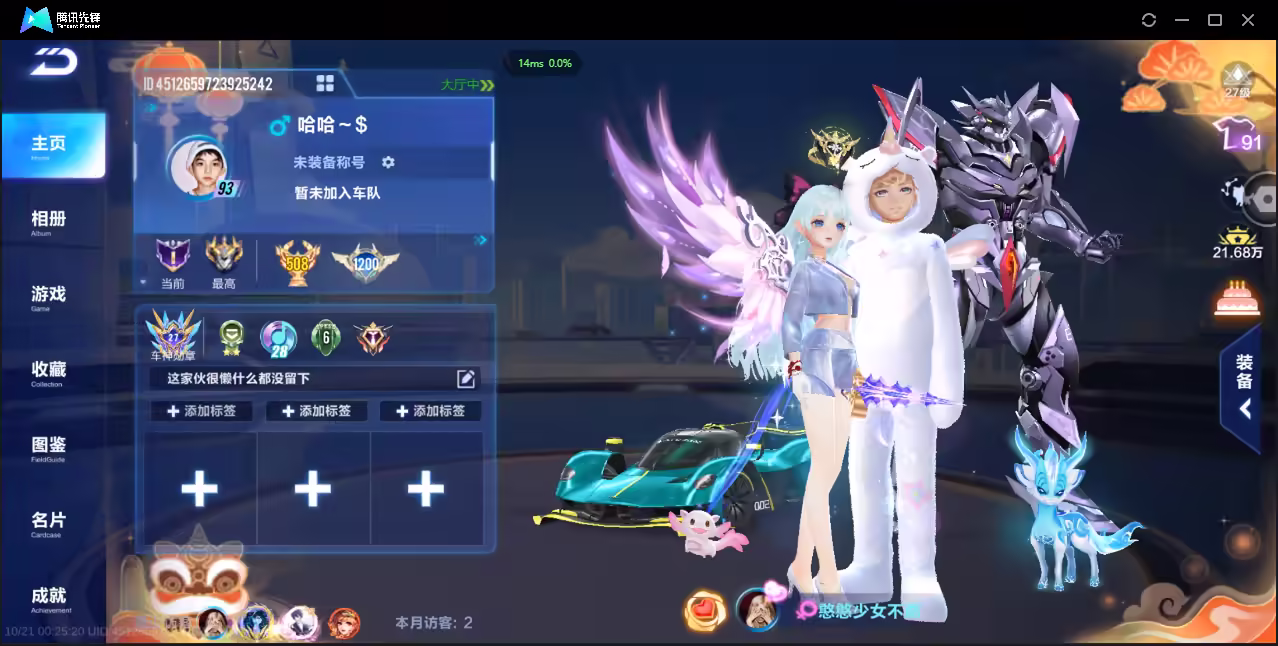This screenshot has height=646, width=1278.
Task: Close the emulator window
Action: click(1248, 20)
